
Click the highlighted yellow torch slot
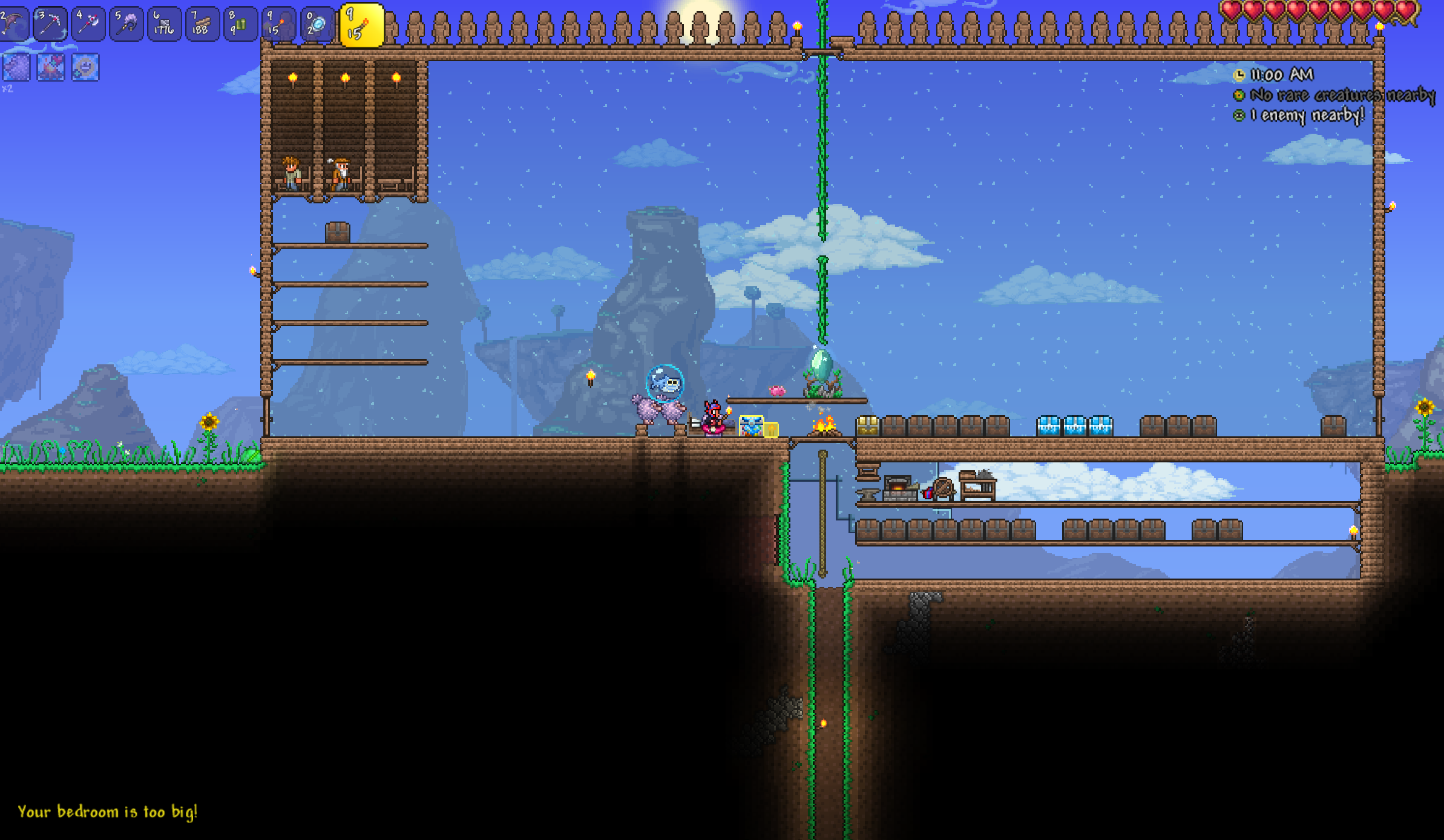pyautogui.click(x=361, y=25)
